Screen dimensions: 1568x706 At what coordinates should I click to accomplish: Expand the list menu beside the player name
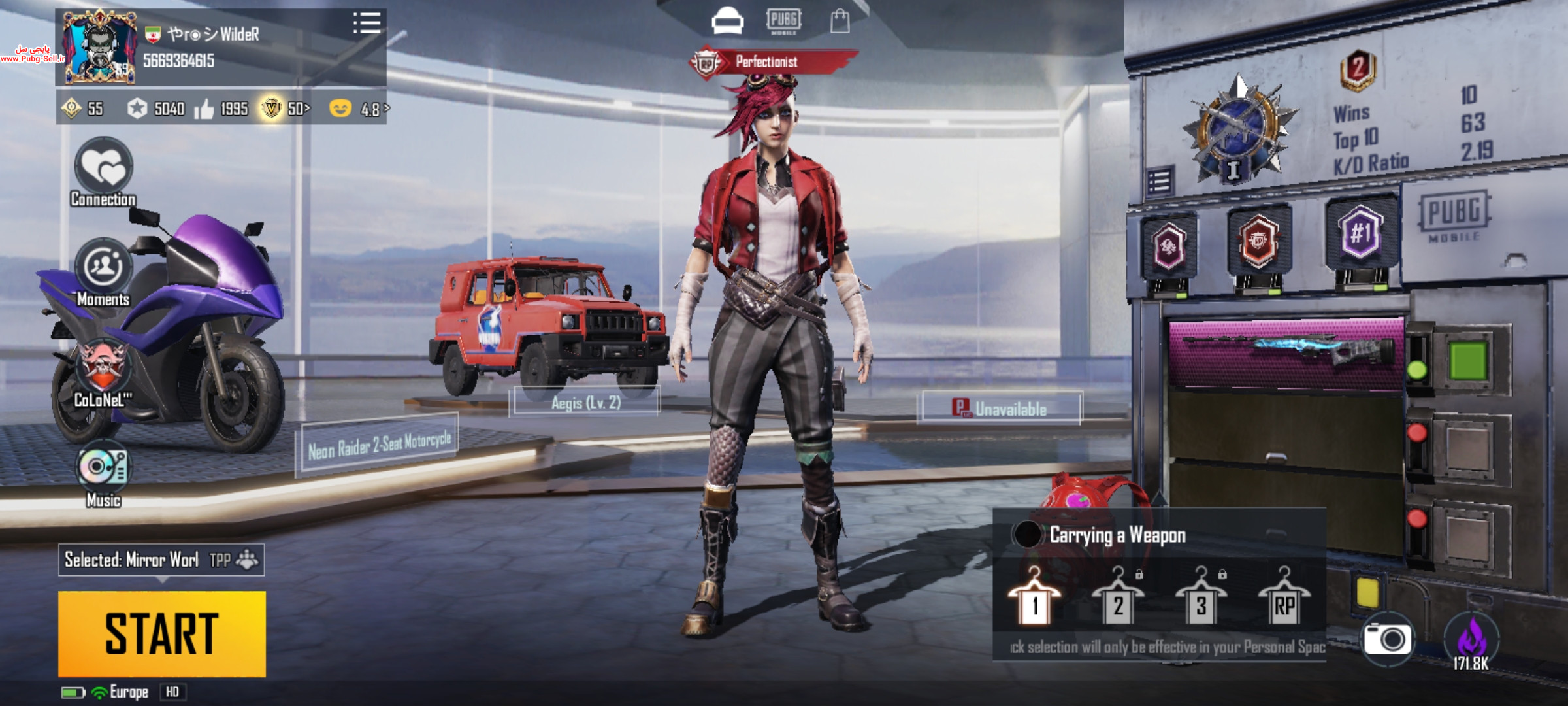click(367, 23)
